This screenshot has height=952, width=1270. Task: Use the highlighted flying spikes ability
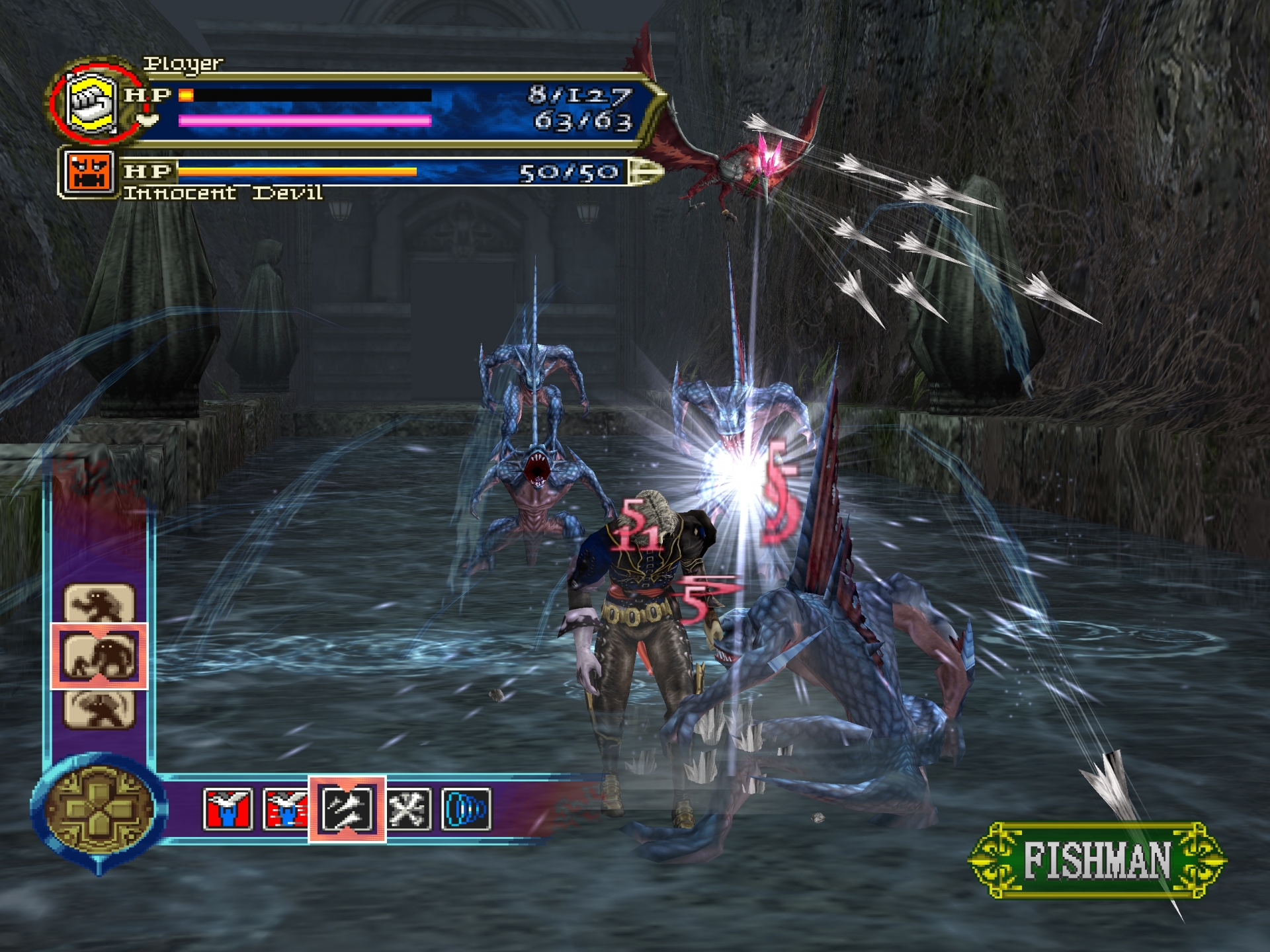pos(347,809)
